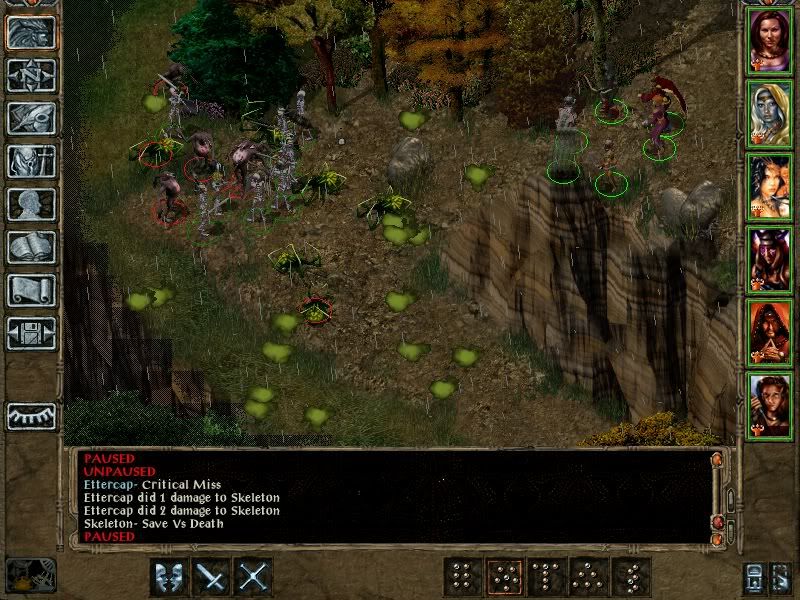Activate the single-sword attack command

pyautogui.click(x=213, y=576)
